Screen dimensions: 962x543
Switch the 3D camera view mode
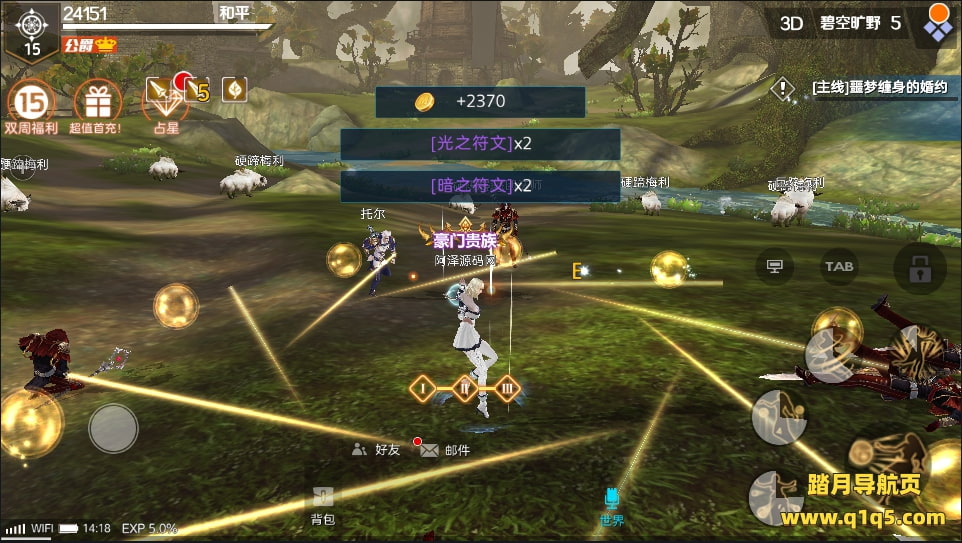pos(792,22)
